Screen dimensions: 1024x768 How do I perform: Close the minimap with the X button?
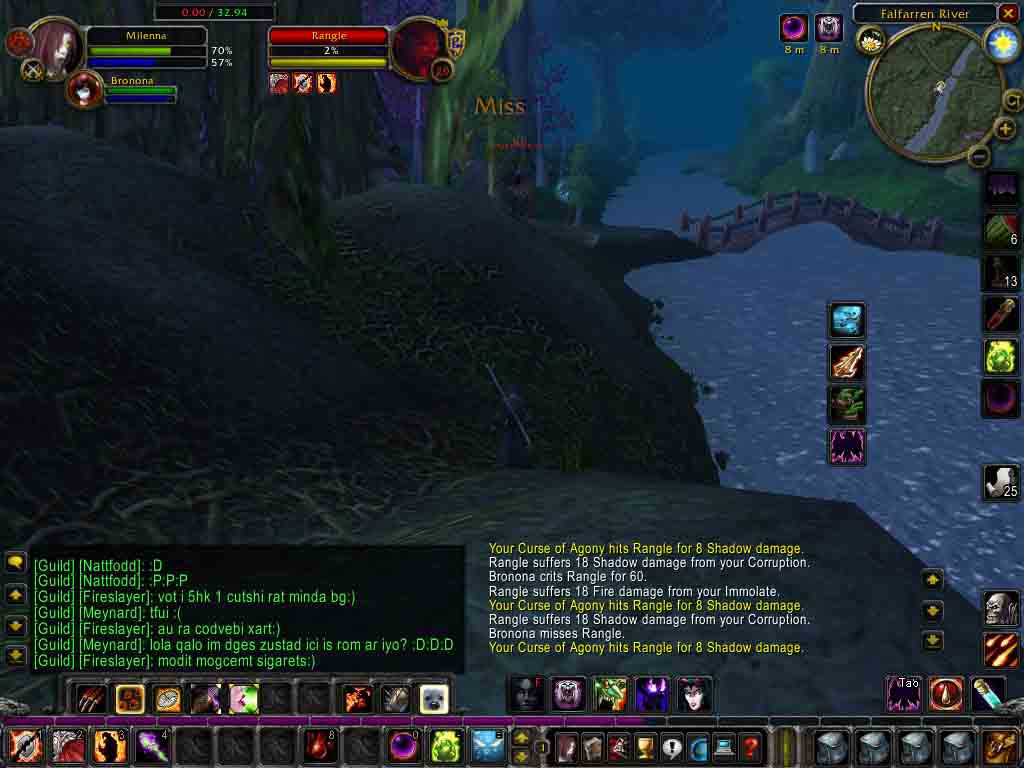tap(1008, 14)
